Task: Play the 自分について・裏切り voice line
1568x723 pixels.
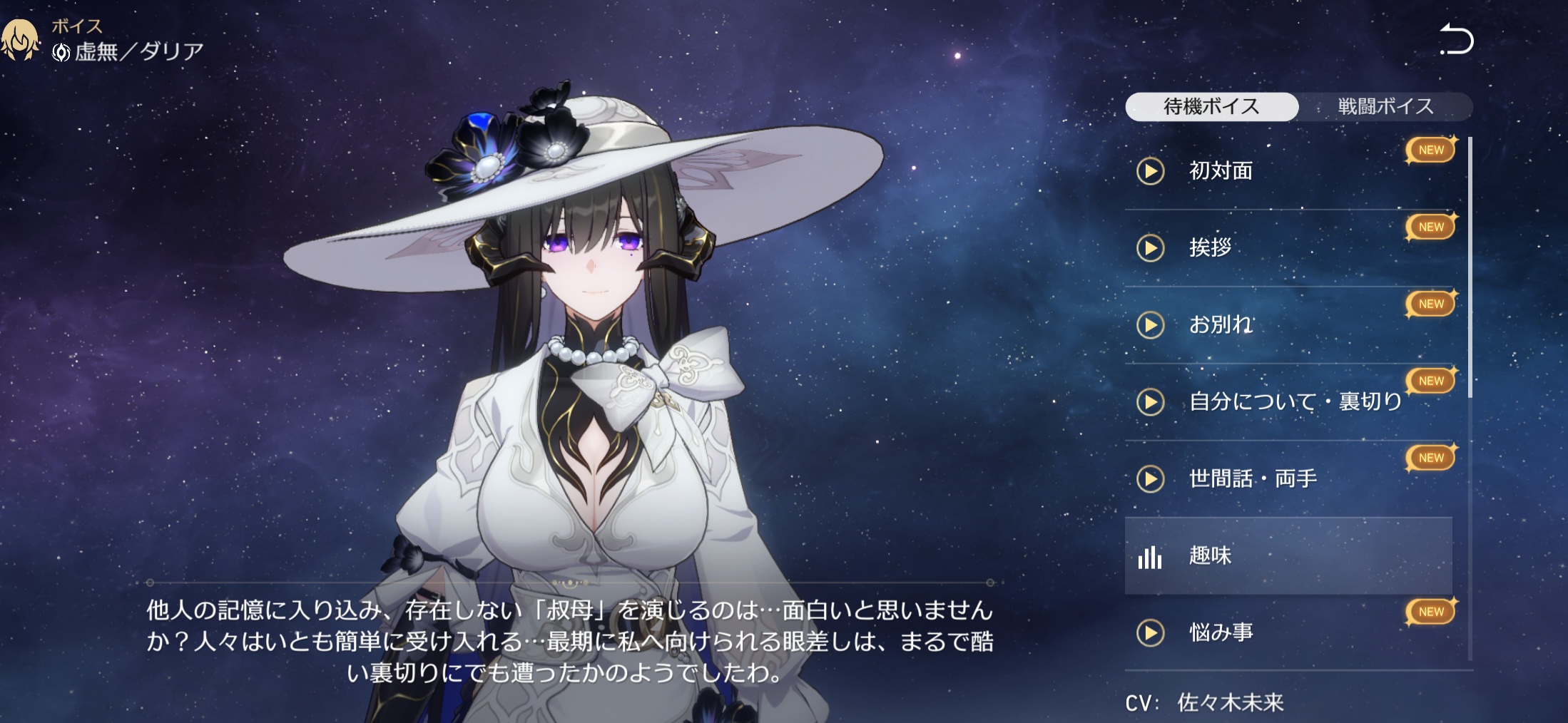Action: (1150, 402)
